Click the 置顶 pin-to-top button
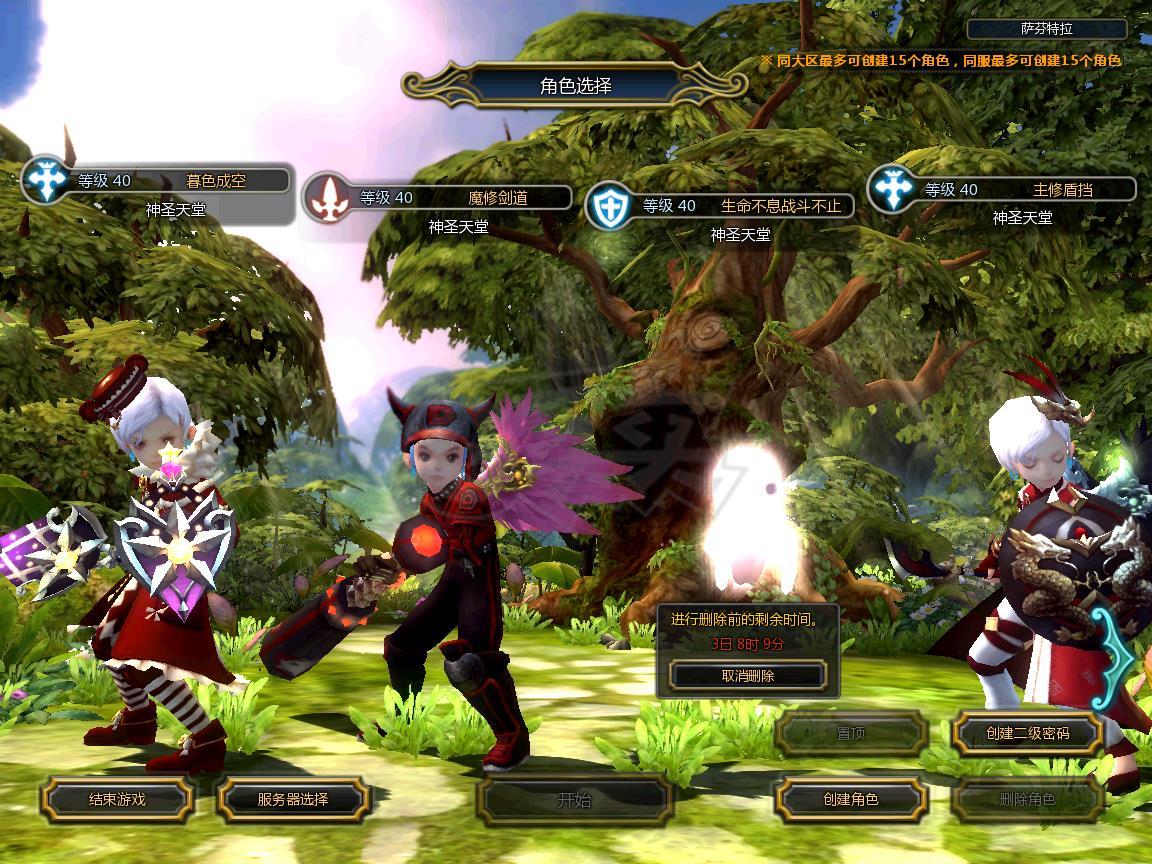 pos(851,733)
